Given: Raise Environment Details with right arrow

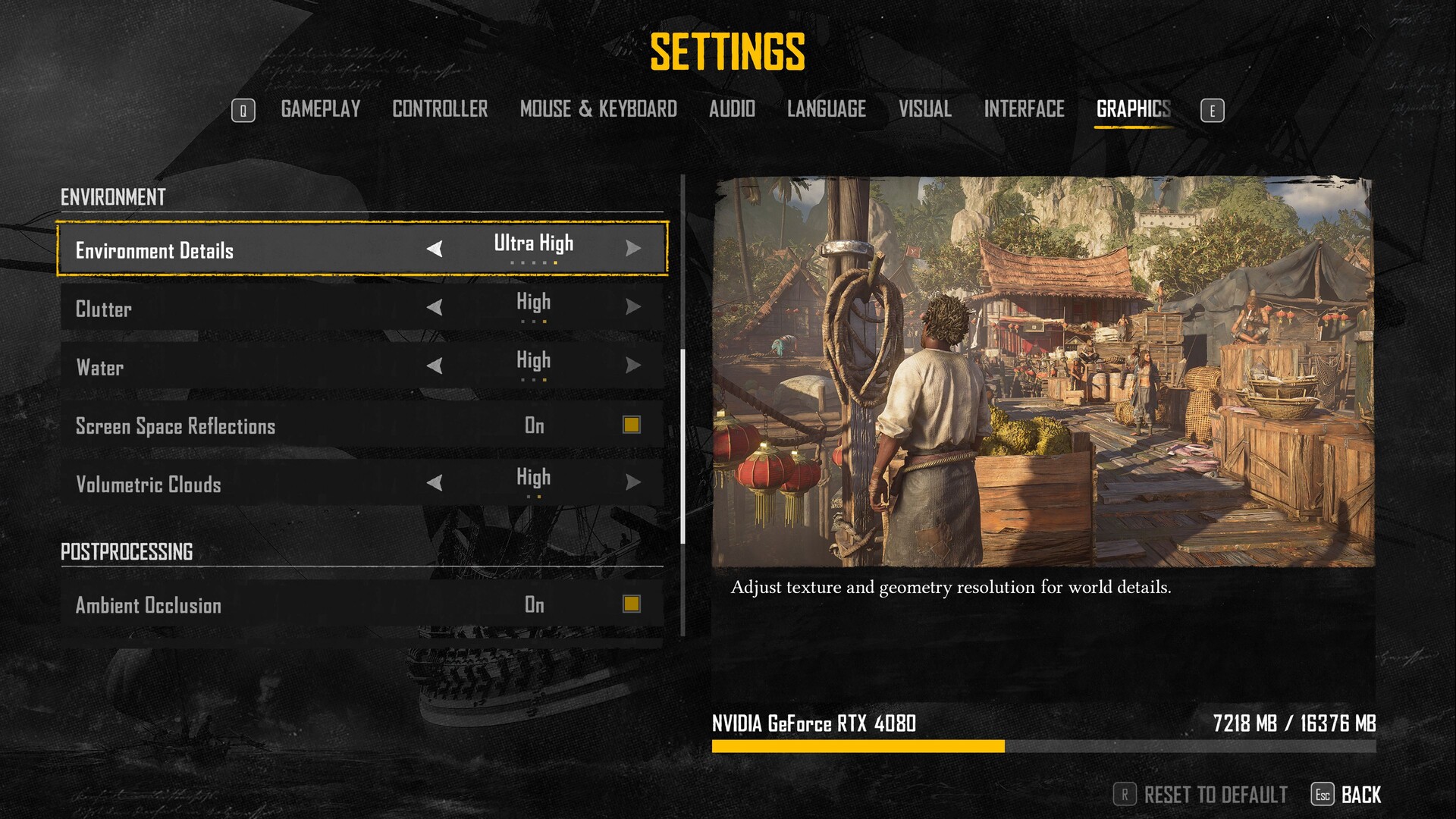Looking at the screenshot, I should click(x=633, y=249).
